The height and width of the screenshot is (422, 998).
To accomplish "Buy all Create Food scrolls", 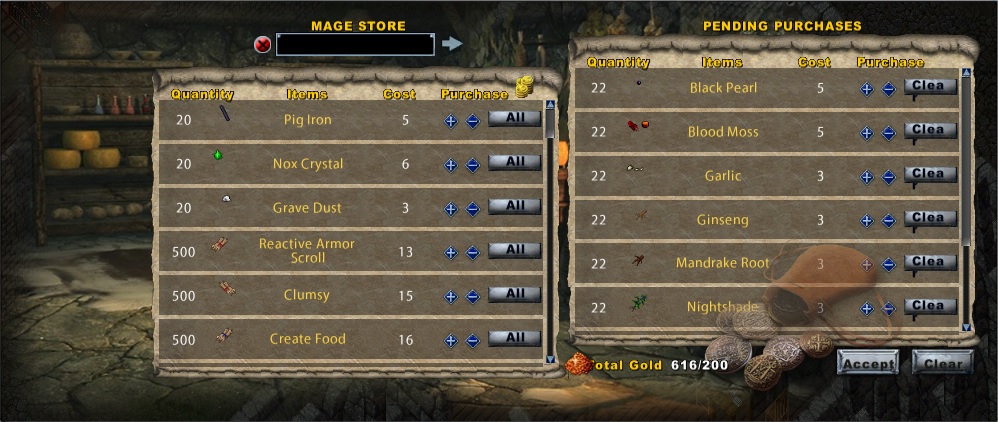I will tap(514, 338).
